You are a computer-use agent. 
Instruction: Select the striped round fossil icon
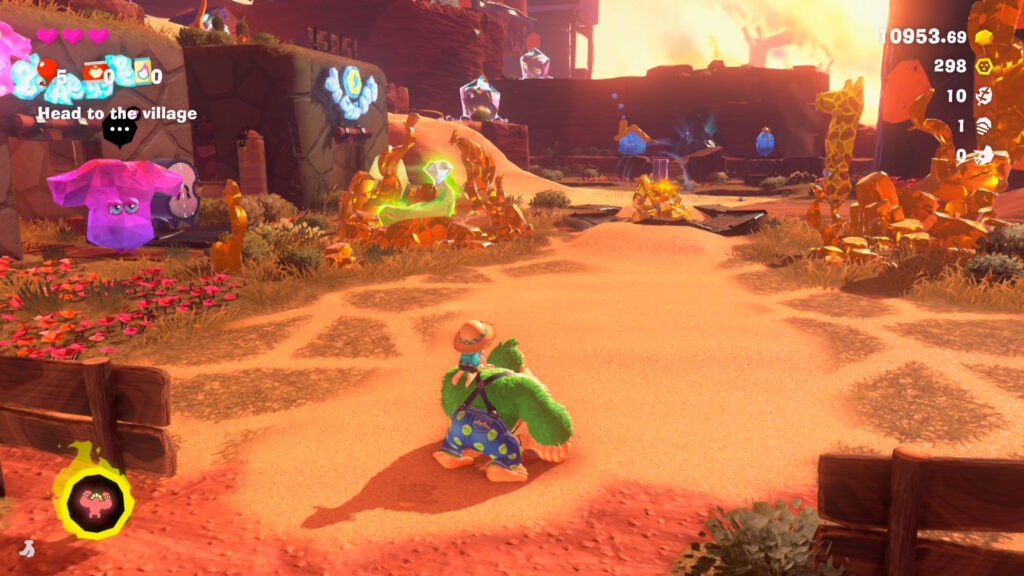(984, 126)
